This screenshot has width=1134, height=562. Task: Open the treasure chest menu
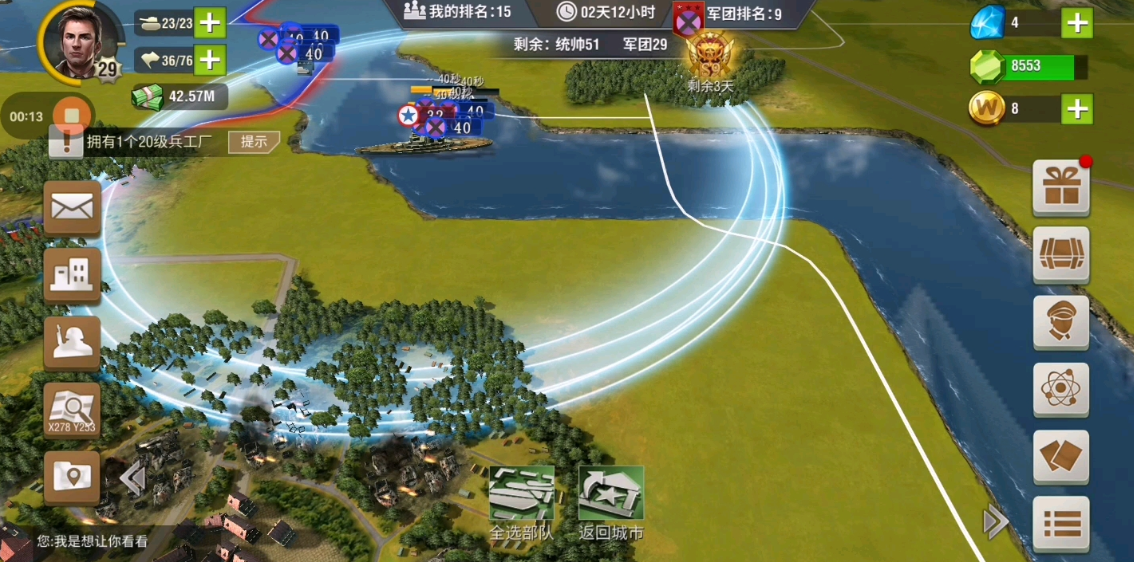coord(1060,253)
